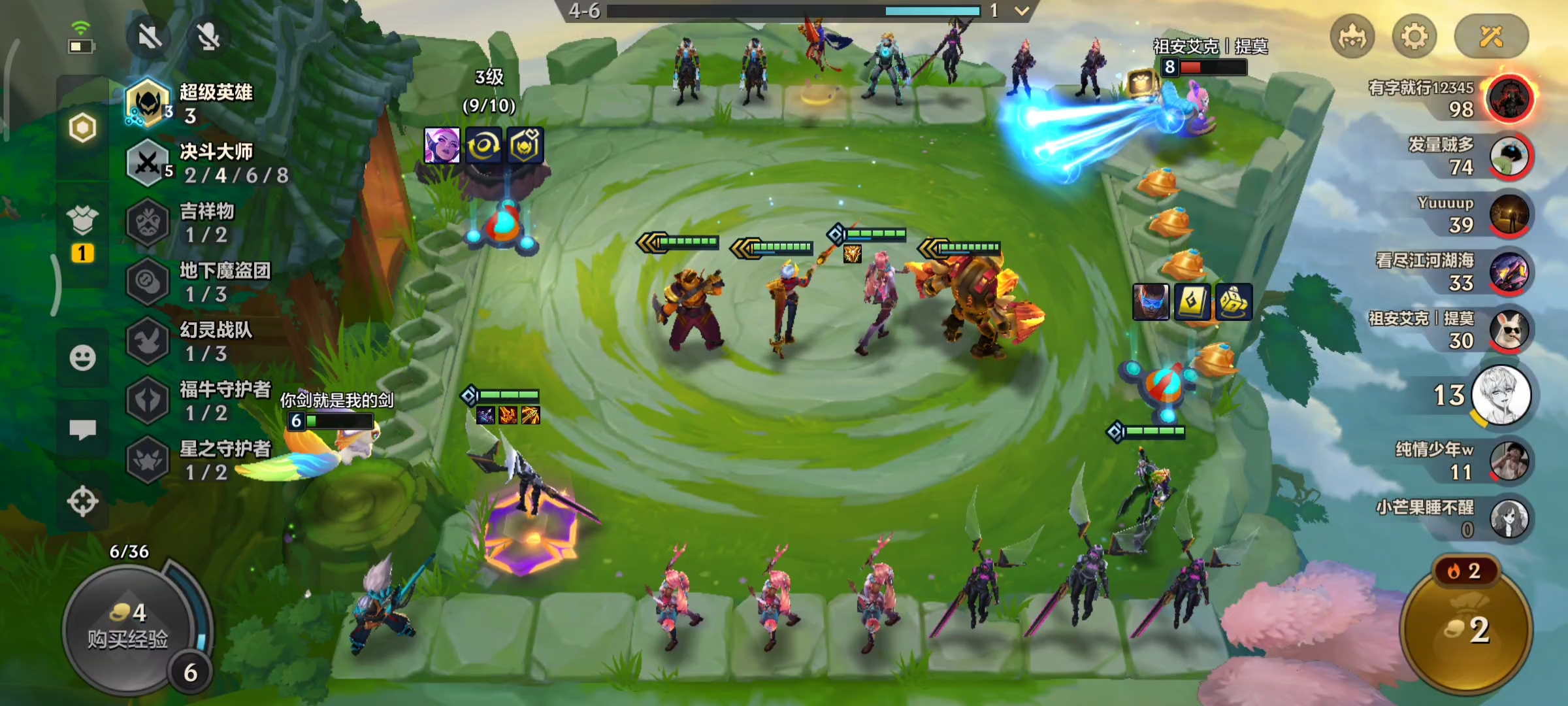View player 发量贼多 on the scoreboard
The height and width of the screenshot is (706, 1568).
(x=1509, y=156)
